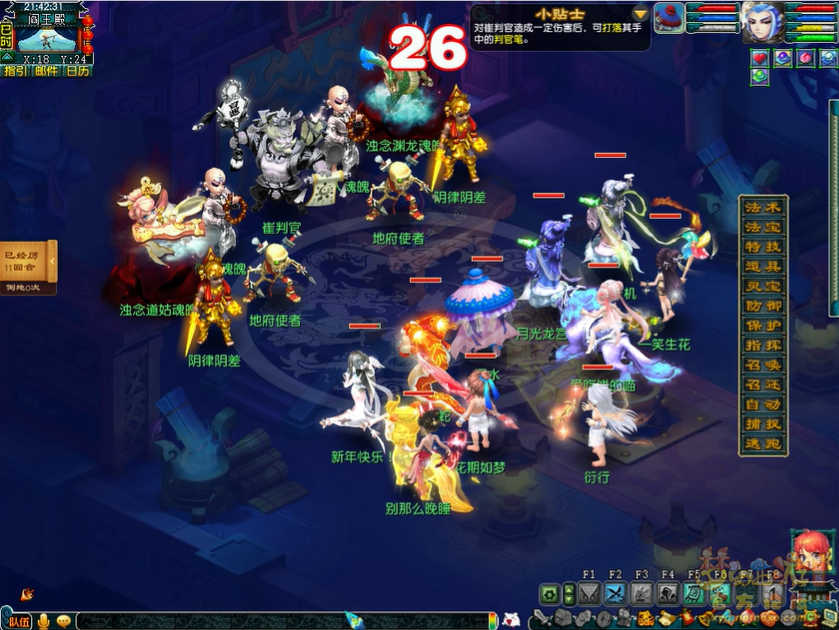Viewport: 839px width, 630px height.
Task: Open the 法宝 treasure command
Action: pos(764,227)
